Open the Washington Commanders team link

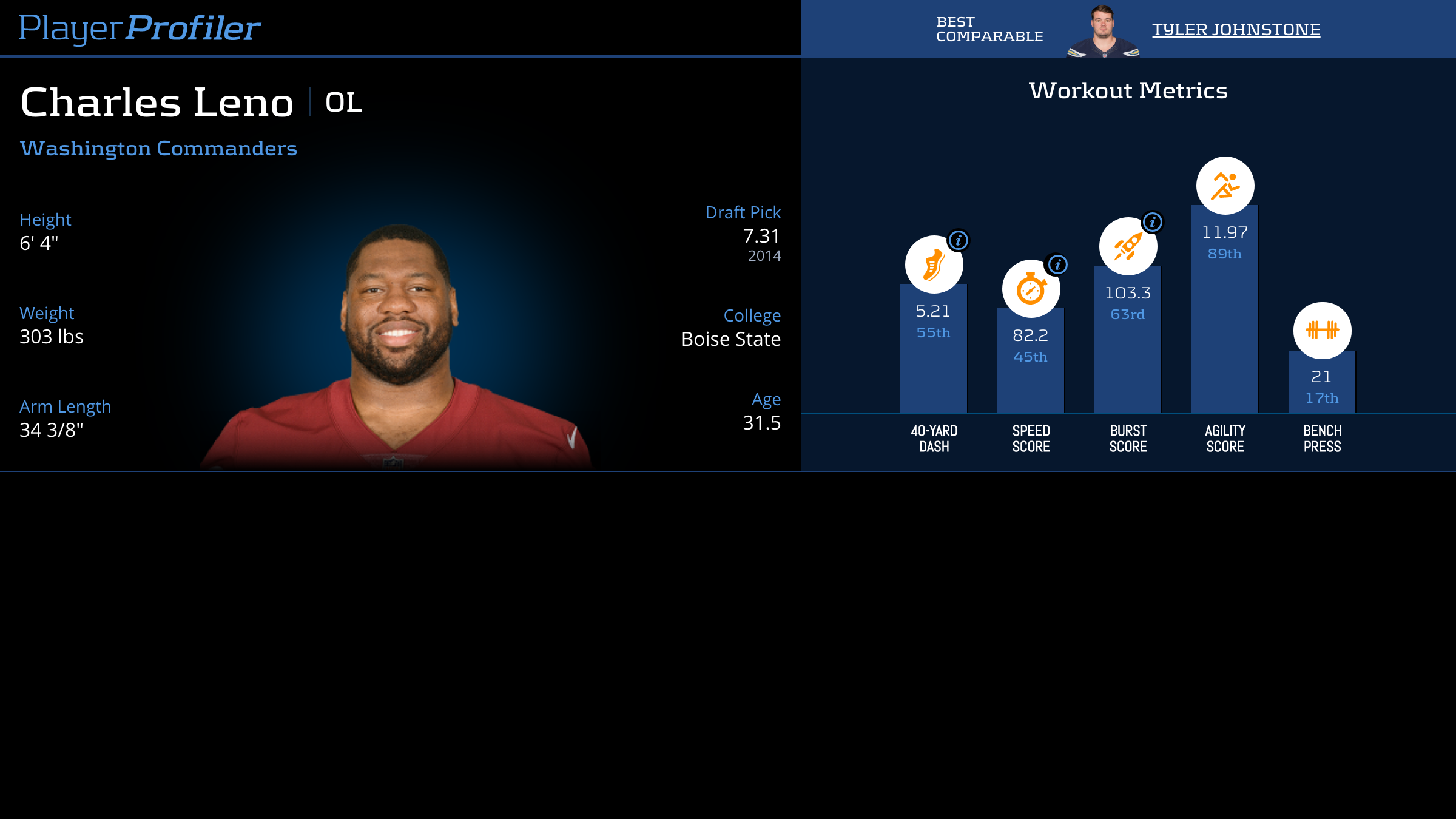[158, 148]
